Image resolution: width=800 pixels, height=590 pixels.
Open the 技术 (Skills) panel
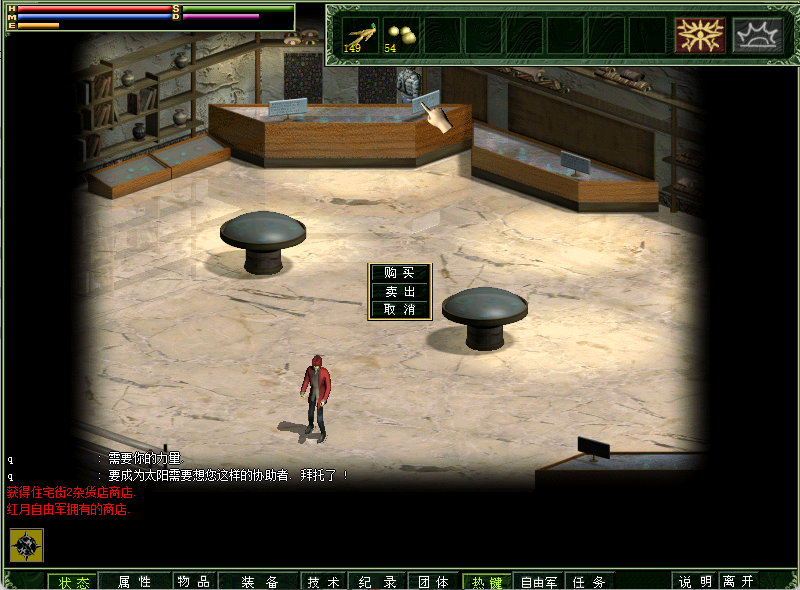point(323,582)
